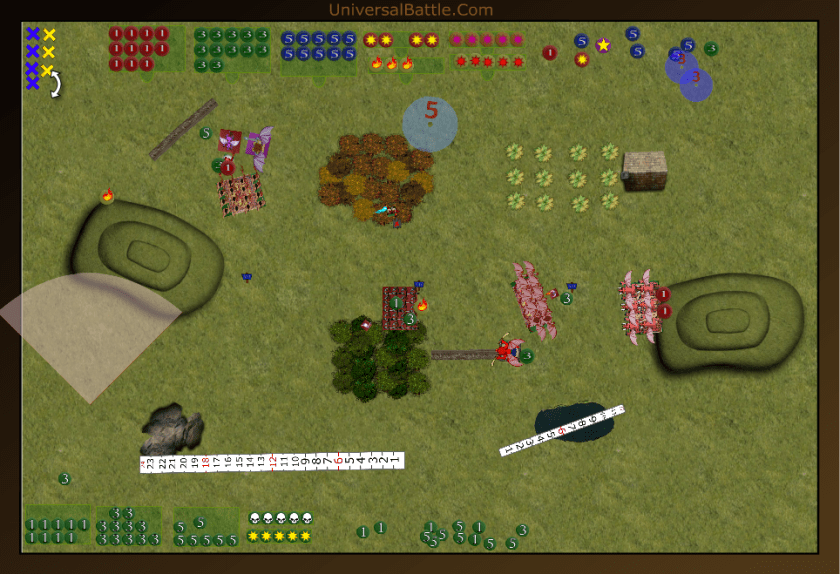Select the long 24-inch measuring ruler
This screenshot has width=840, height=574.
click(271, 462)
